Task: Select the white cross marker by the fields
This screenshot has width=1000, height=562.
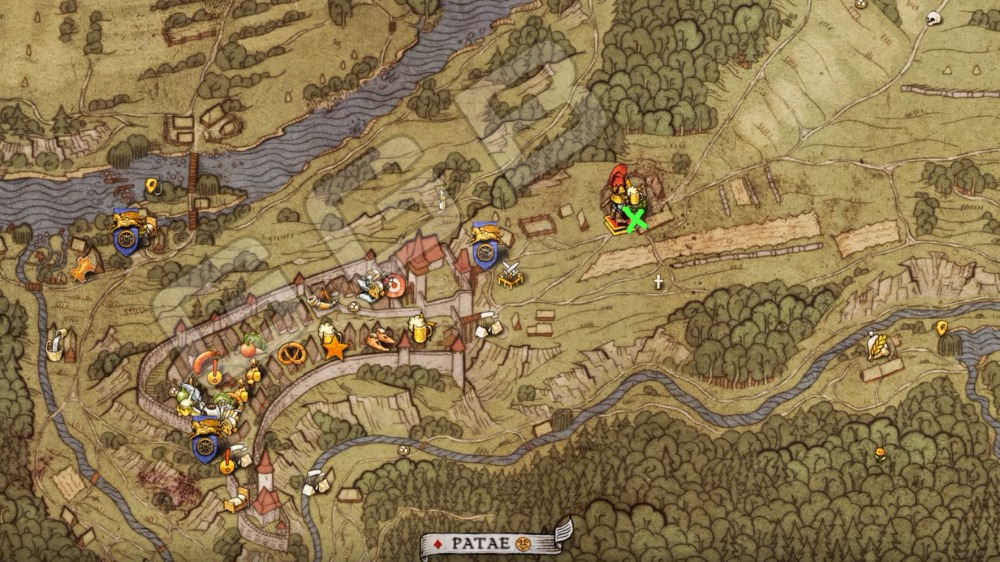Action: click(x=658, y=282)
